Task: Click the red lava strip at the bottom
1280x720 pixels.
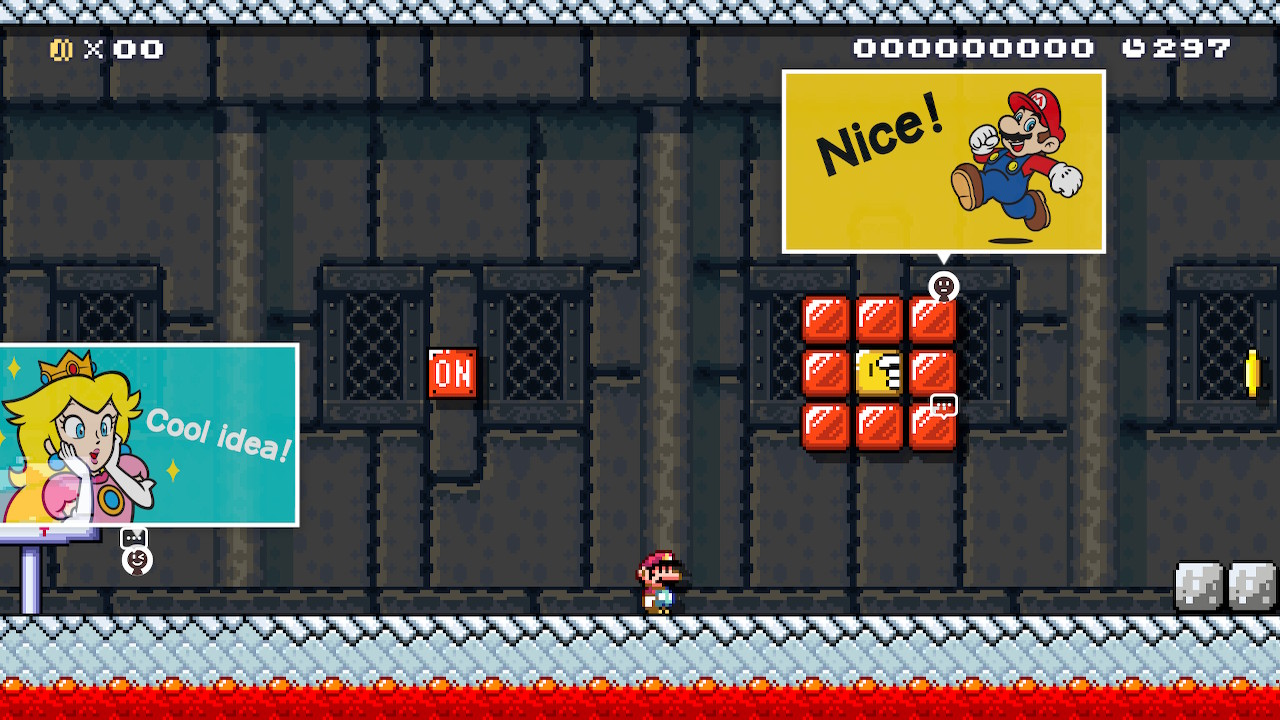Action: click(640, 700)
